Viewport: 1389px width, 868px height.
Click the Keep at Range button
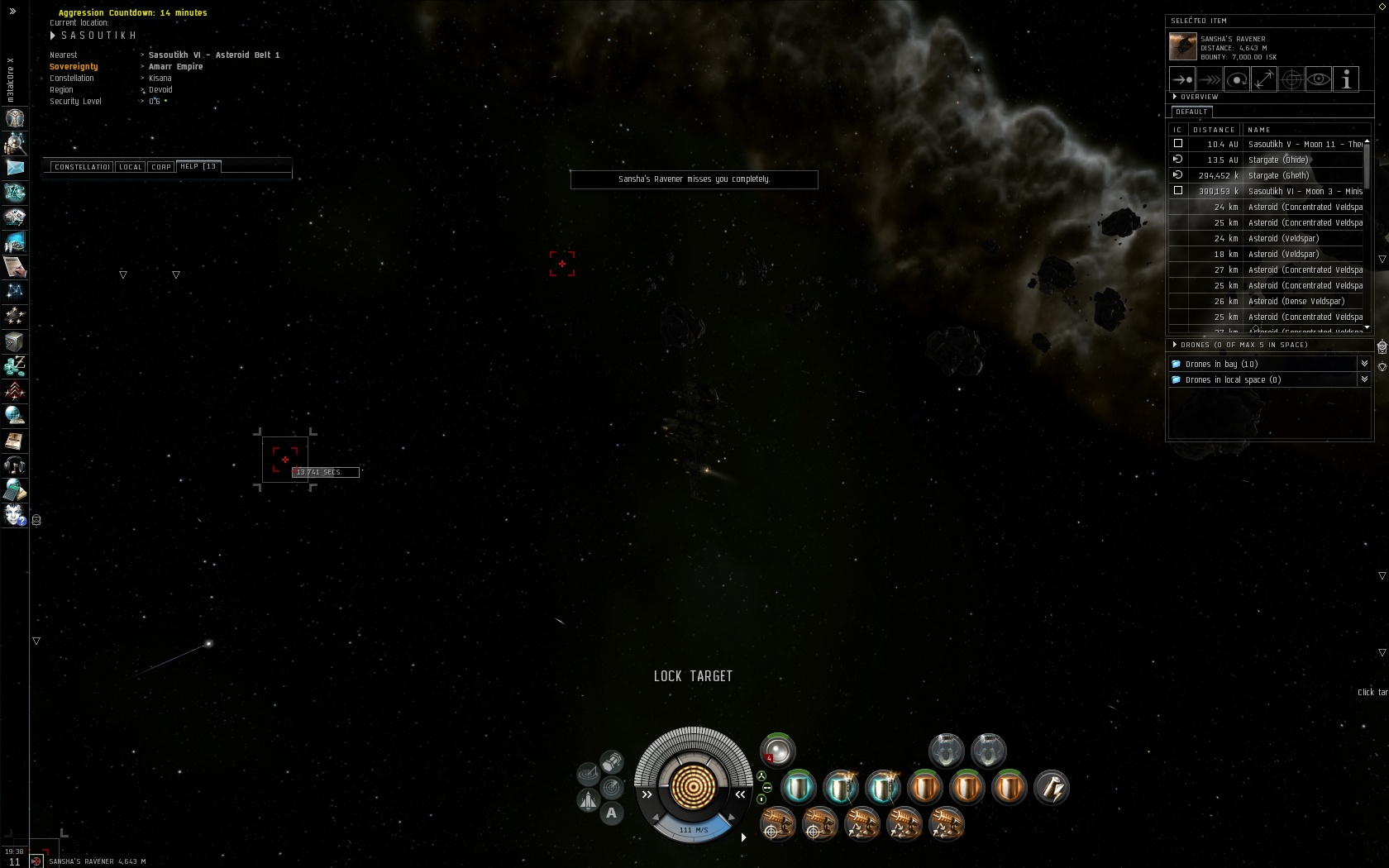1264,79
